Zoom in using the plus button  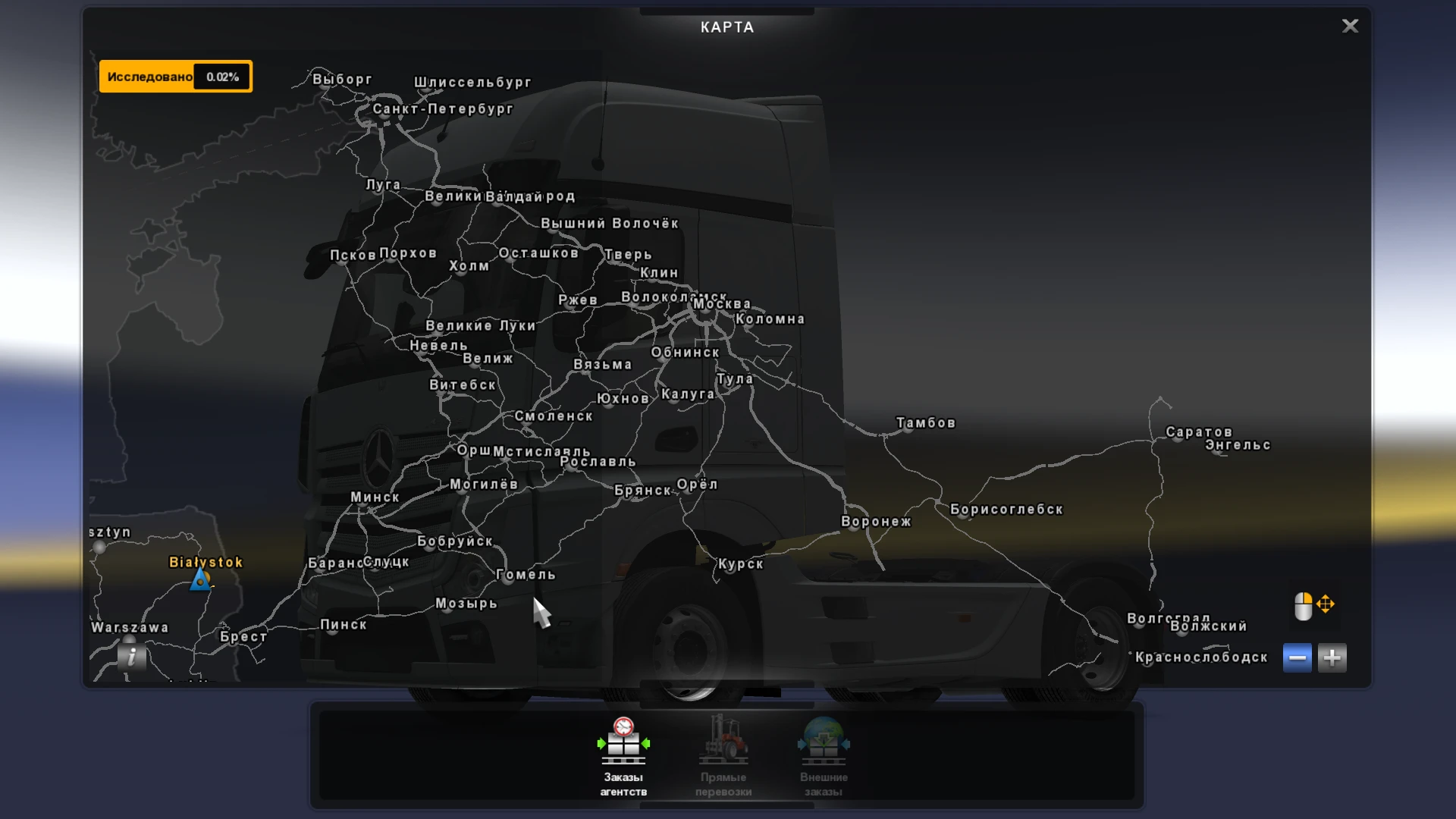tap(1333, 657)
